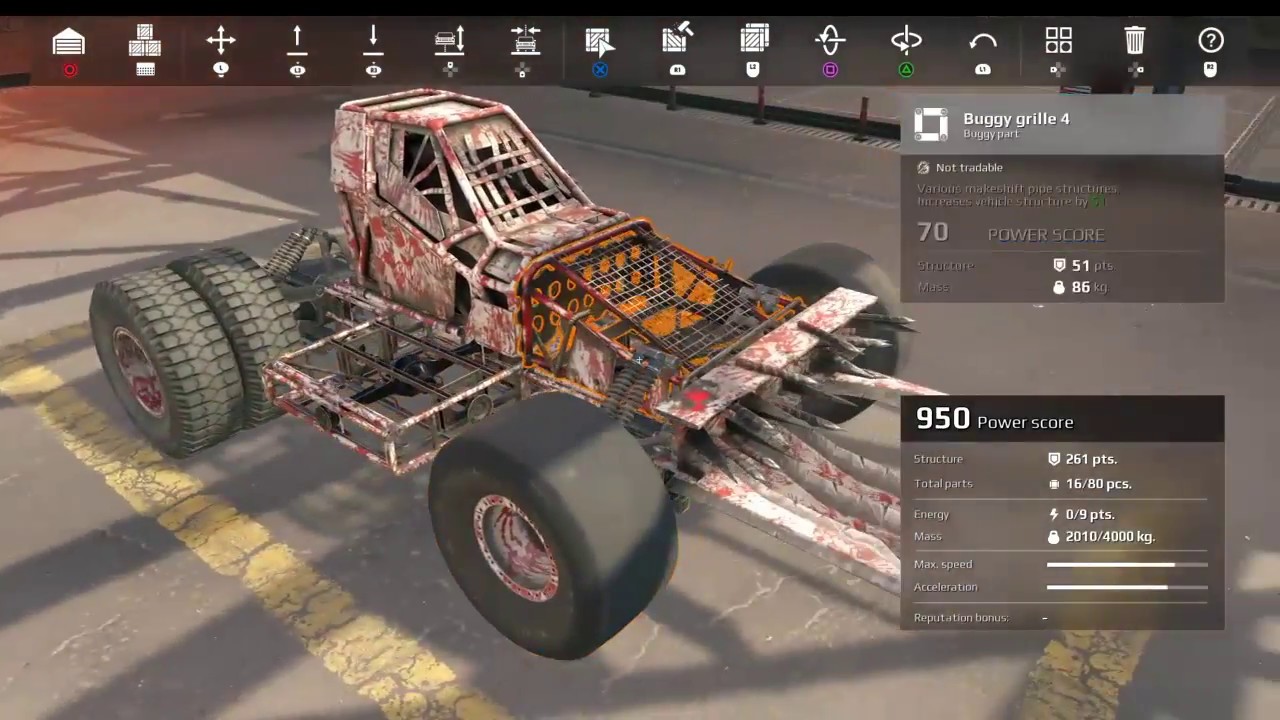This screenshot has height=720, width=1280.
Task: Open the help question mark icon
Action: click(x=1211, y=40)
